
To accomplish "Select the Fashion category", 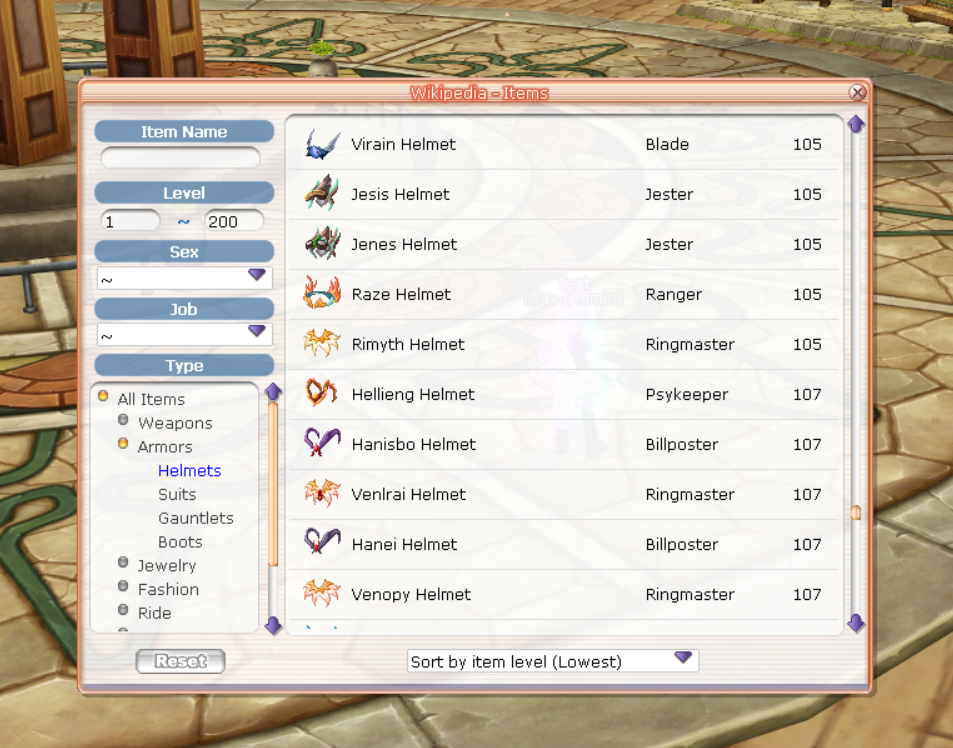I will 168,590.
